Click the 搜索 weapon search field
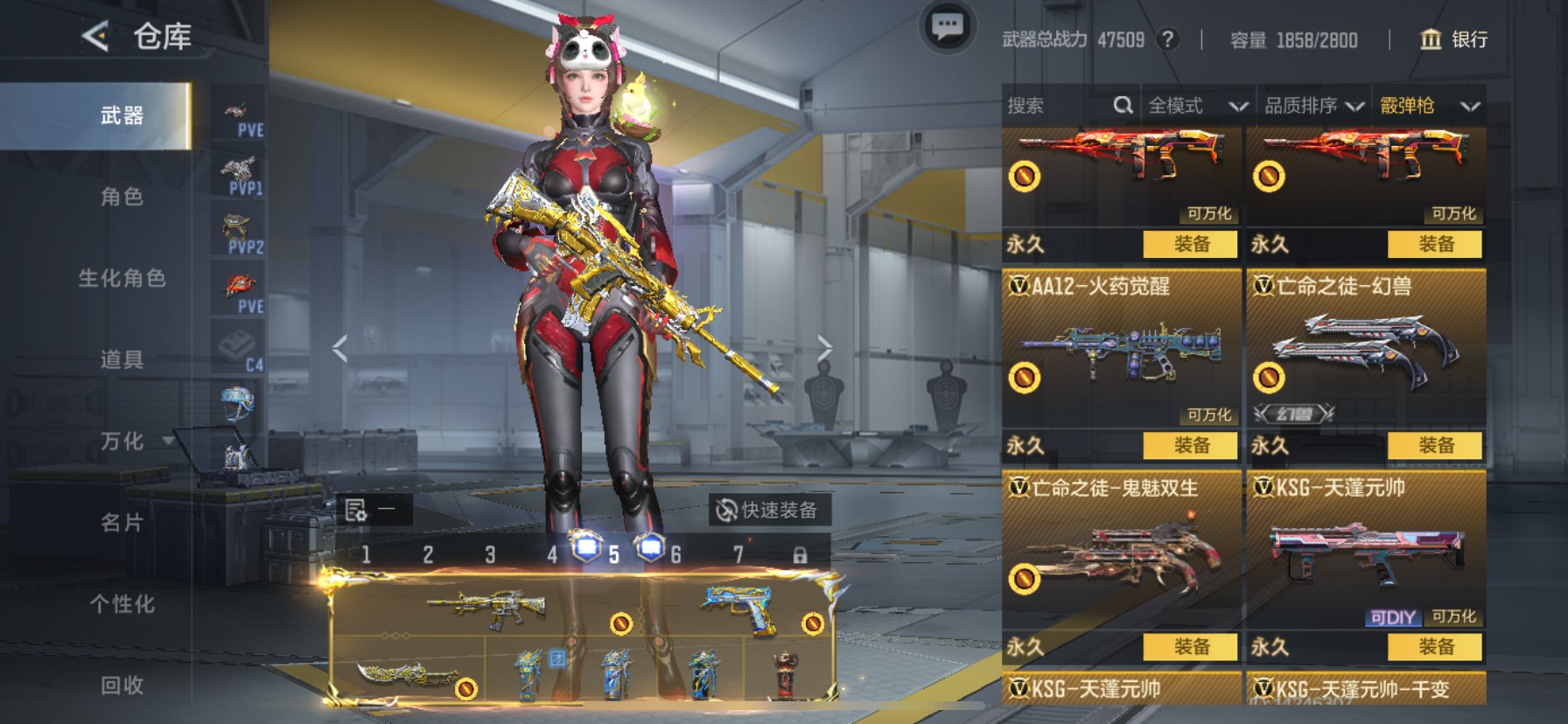1568x724 pixels. [1059, 106]
